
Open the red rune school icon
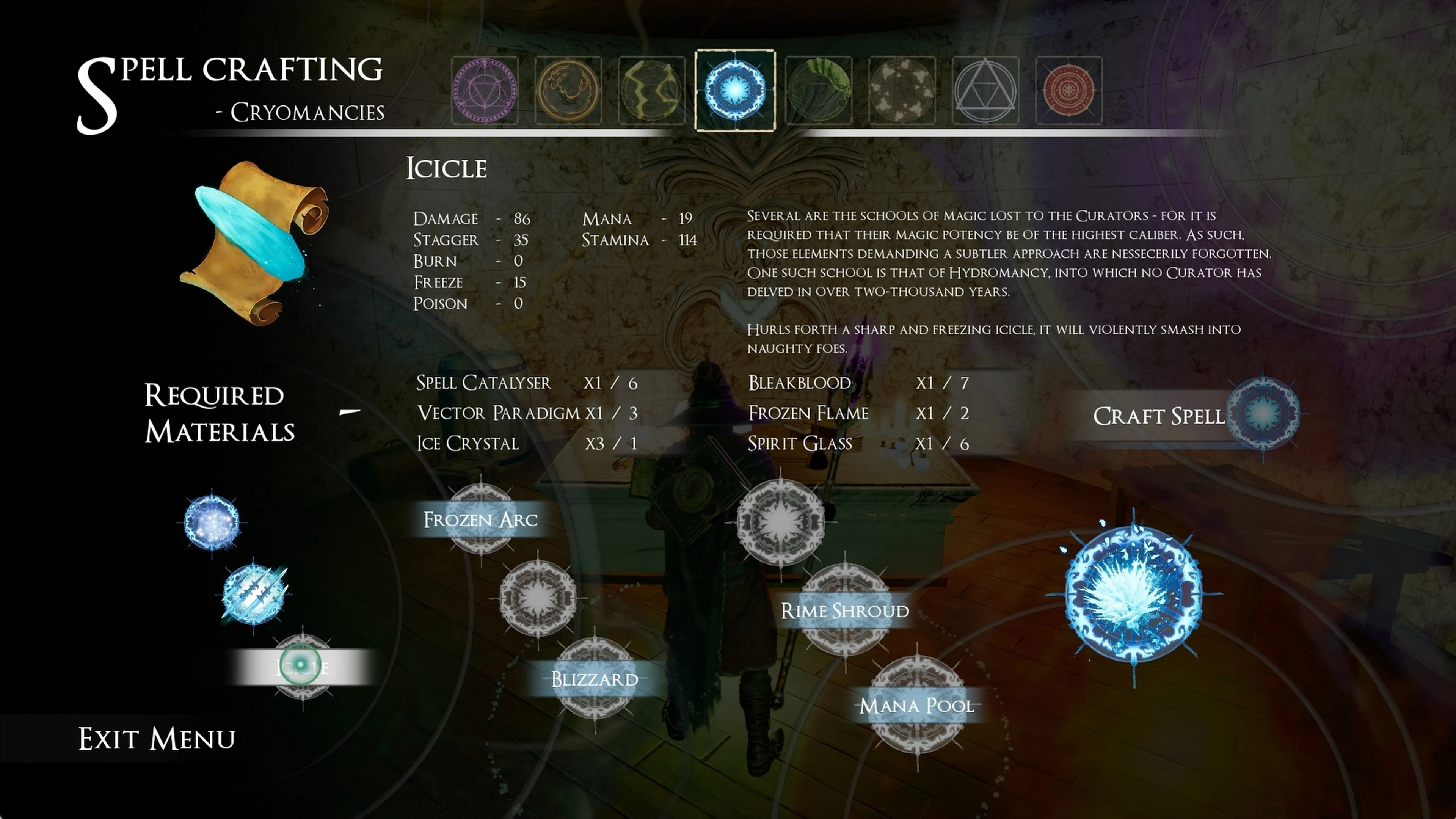click(x=1068, y=90)
